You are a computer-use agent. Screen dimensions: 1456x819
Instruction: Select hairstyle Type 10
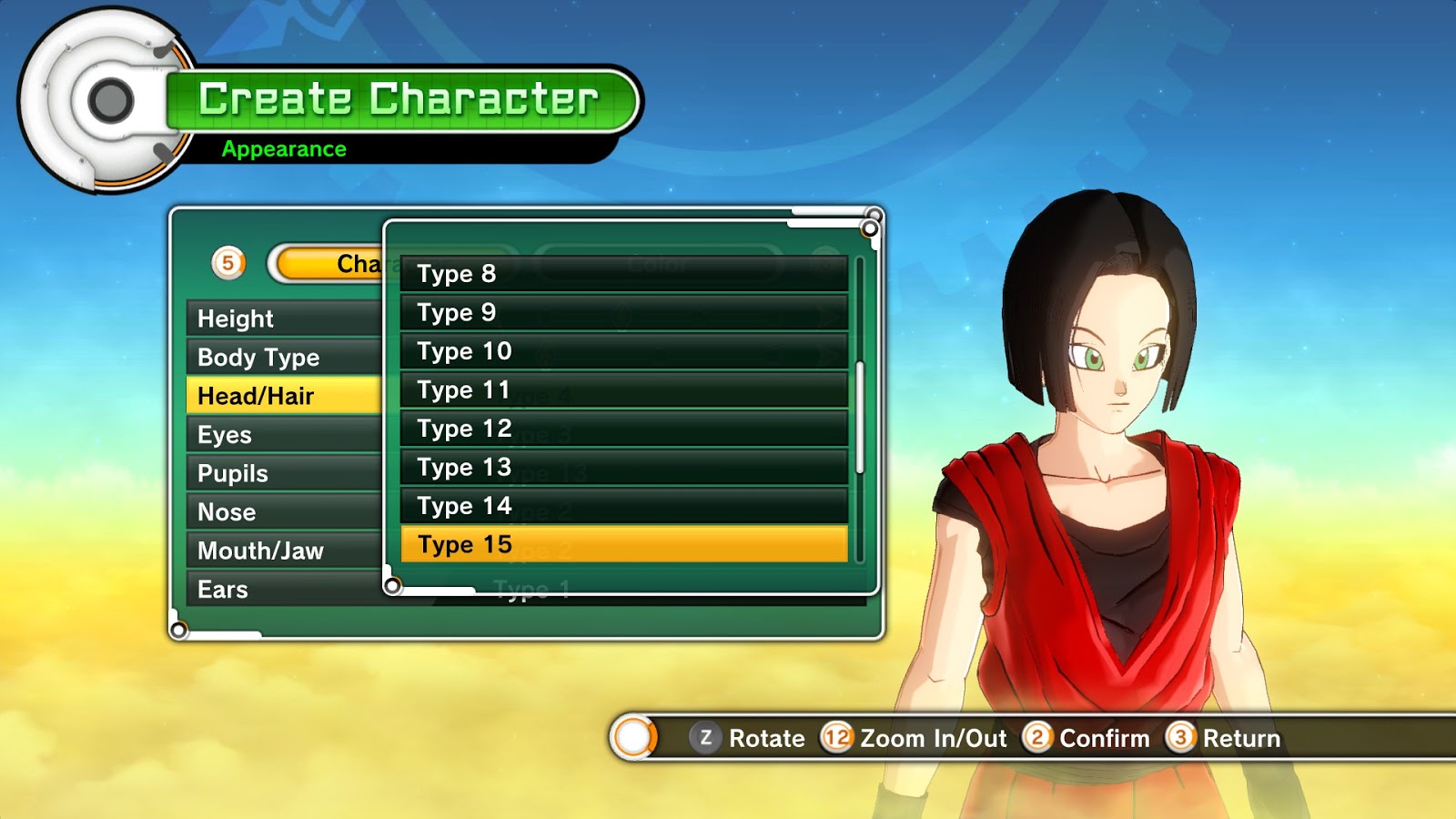[x=623, y=351]
